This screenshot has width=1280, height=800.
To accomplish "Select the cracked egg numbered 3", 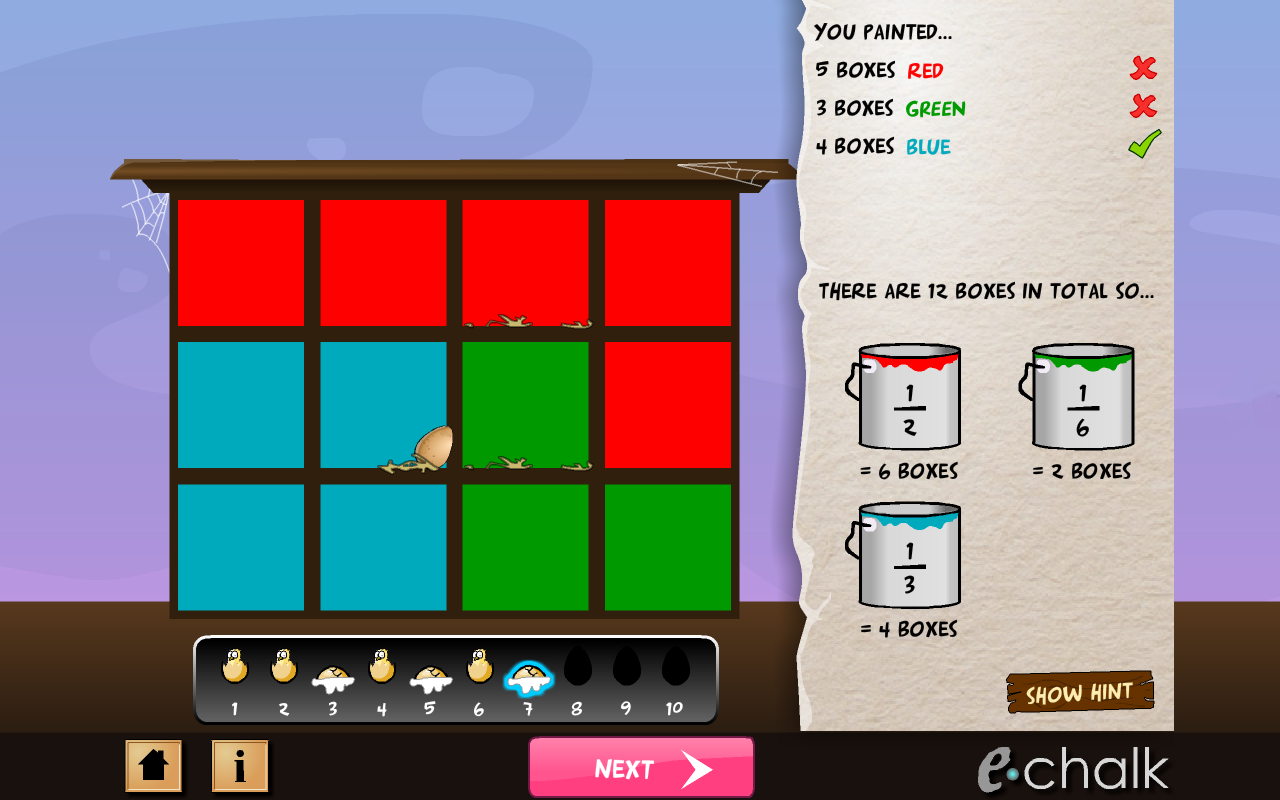I will click(332, 674).
